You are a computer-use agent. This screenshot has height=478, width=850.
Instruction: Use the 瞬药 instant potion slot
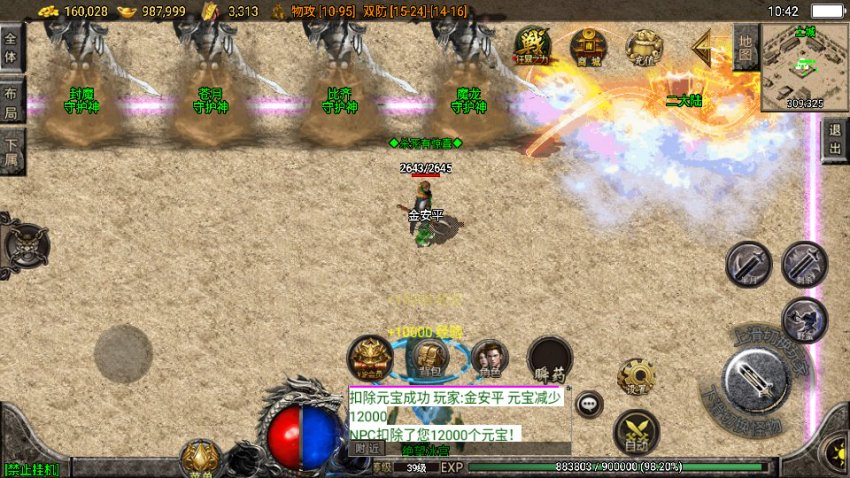tap(549, 359)
